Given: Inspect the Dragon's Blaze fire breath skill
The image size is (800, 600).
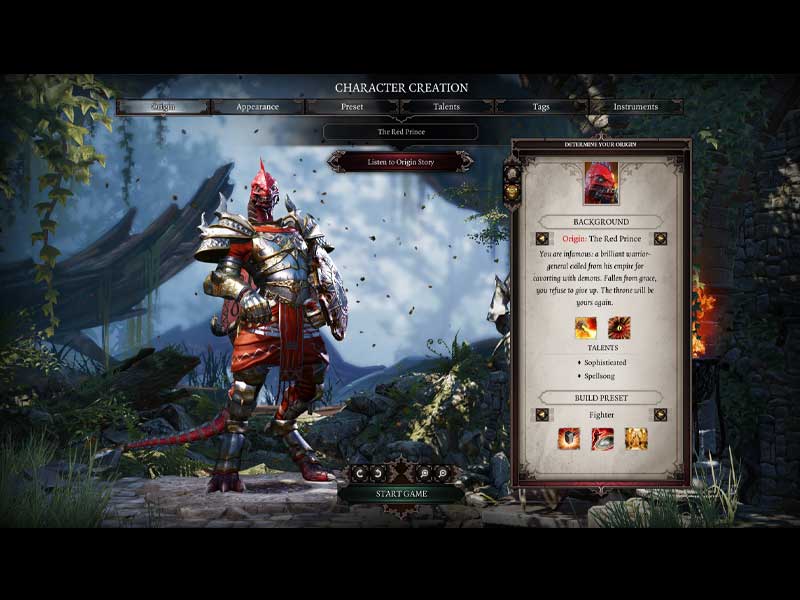Looking at the screenshot, I should coord(585,327).
